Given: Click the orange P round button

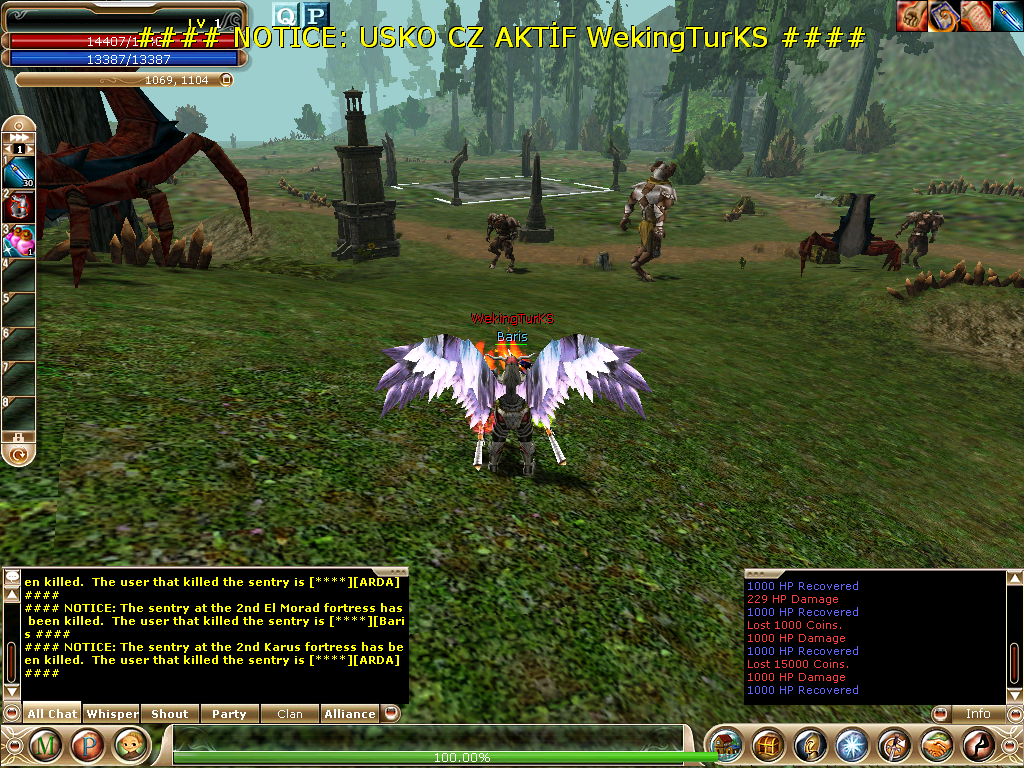Looking at the screenshot, I should (88, 746).
